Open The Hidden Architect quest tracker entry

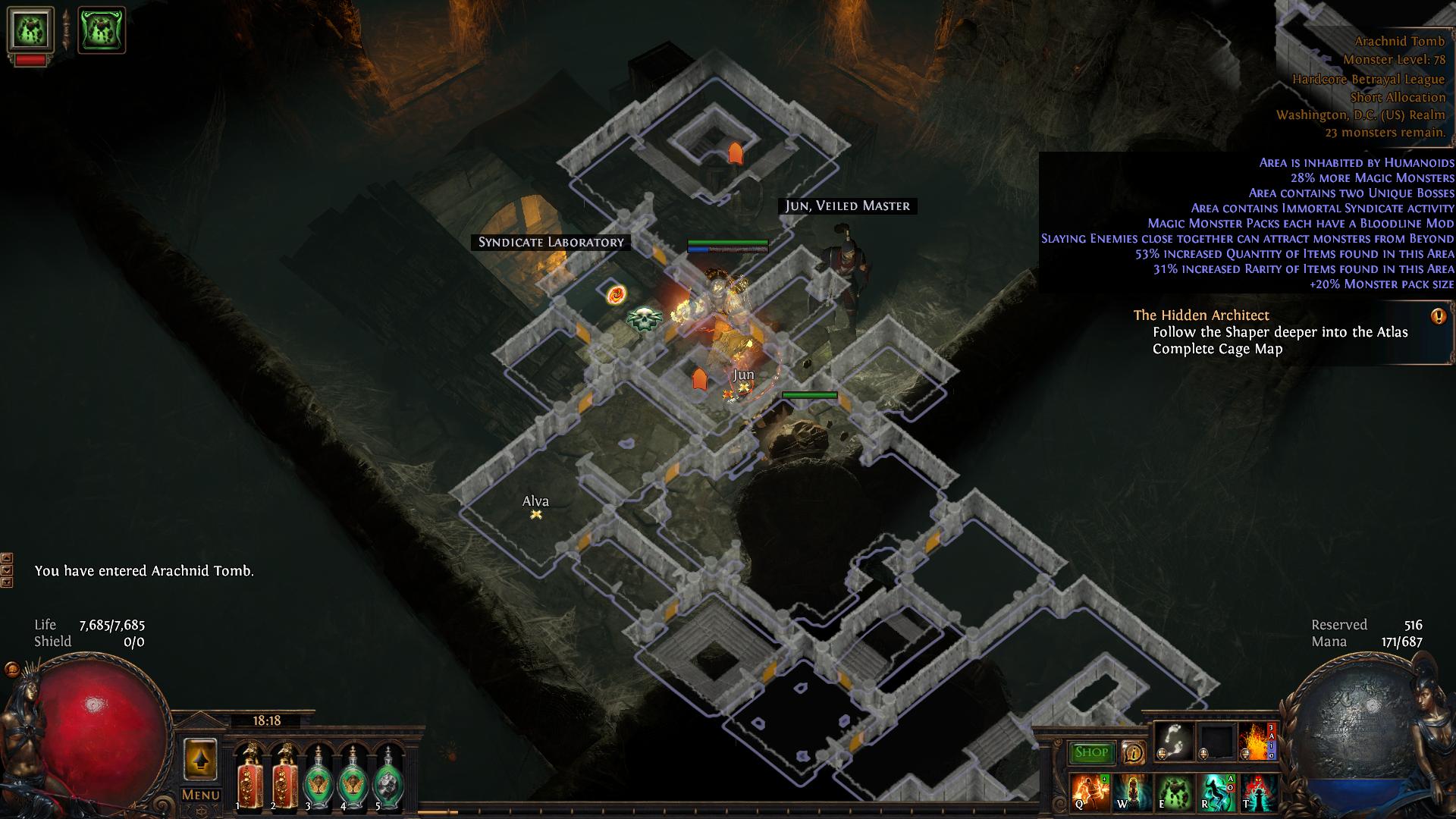1201,315
